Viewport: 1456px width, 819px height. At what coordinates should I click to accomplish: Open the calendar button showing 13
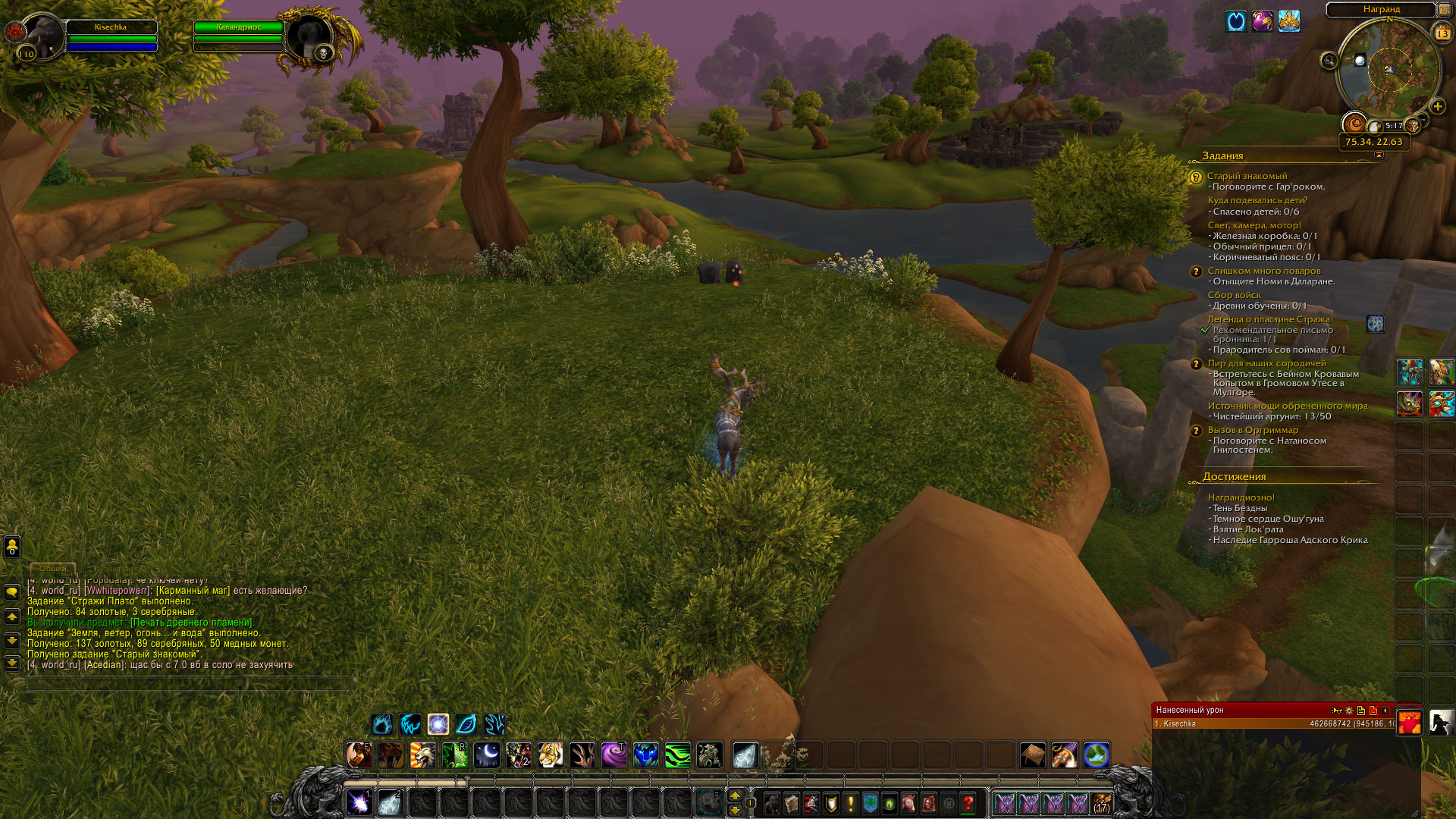coord(1442,33)
